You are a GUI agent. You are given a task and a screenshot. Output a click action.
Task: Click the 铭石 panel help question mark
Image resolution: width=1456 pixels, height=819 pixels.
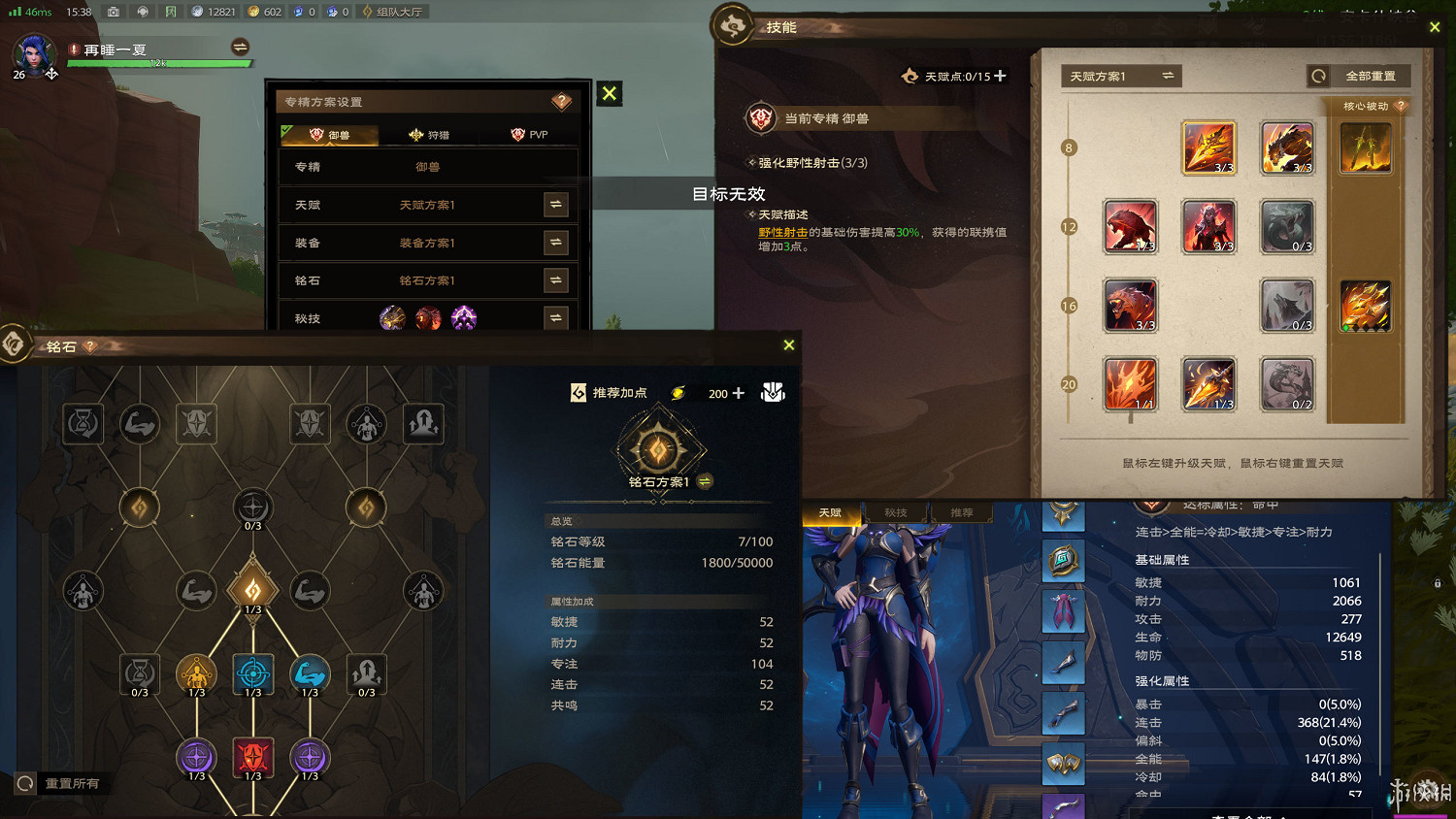click(x=88, y=345)
